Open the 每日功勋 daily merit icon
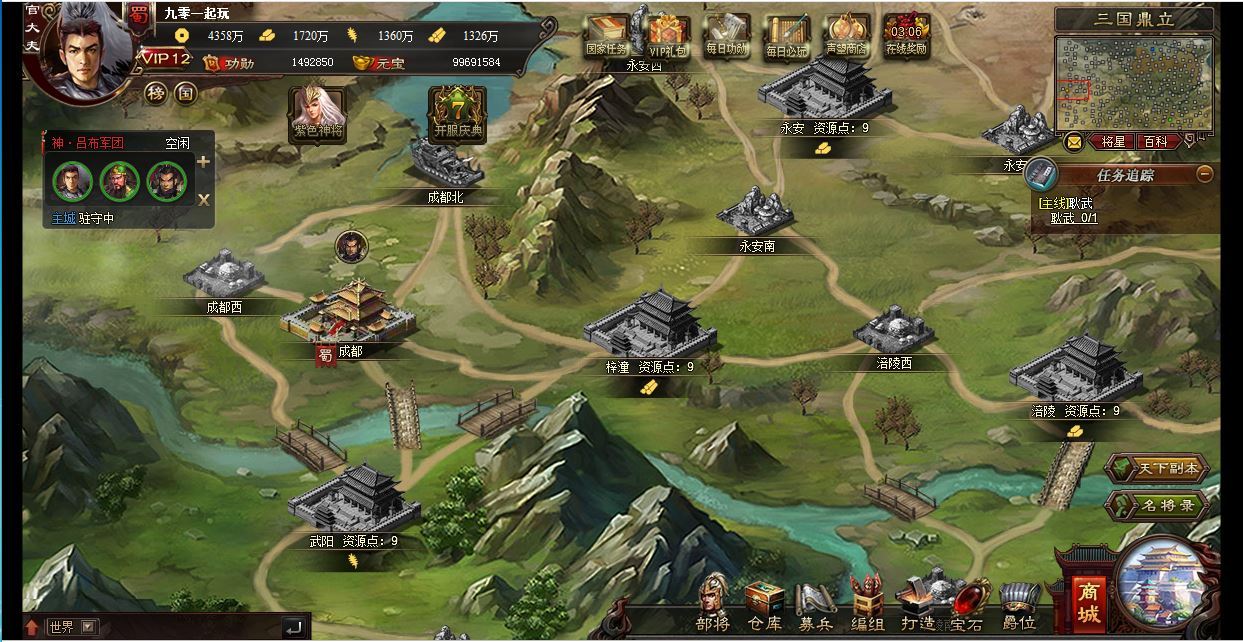 [x=727, y=37]
